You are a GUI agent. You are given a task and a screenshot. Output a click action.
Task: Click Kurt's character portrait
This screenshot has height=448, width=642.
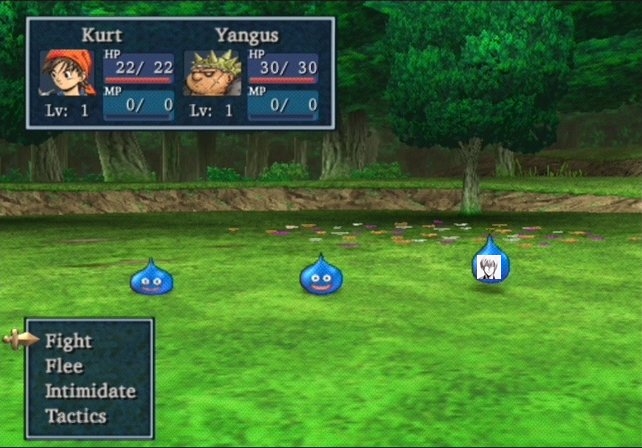point(66,72)
